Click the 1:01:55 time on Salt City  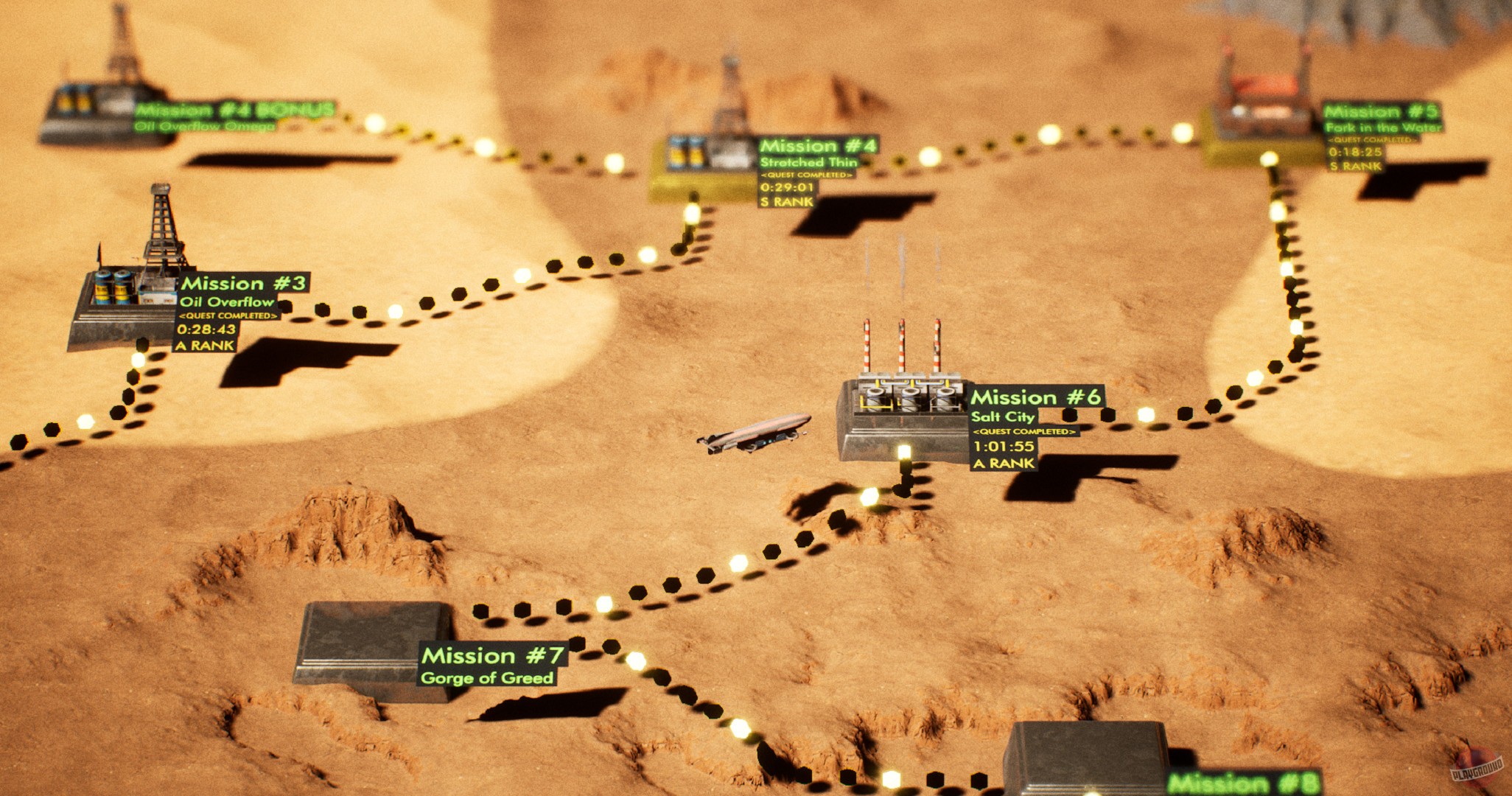pyautogui.click(x=1004, y=446)
